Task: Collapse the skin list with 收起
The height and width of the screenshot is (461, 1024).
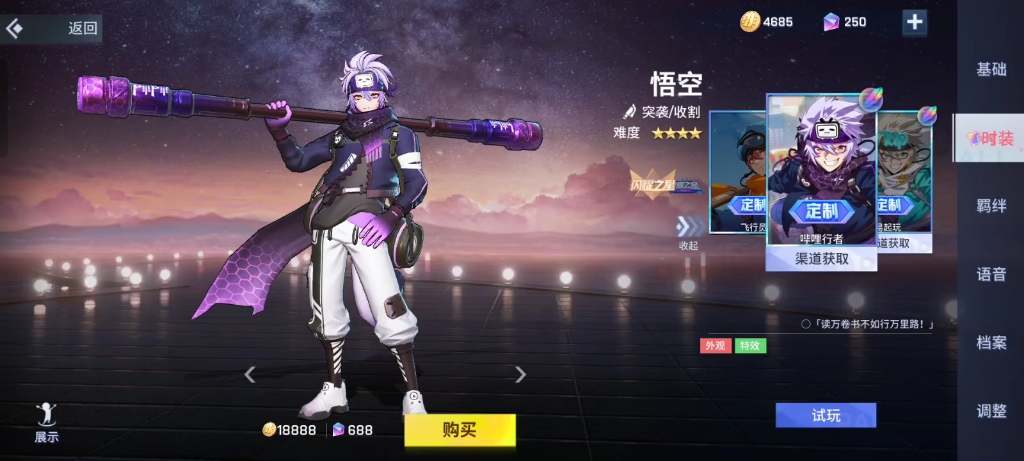Action: [688, 233]
